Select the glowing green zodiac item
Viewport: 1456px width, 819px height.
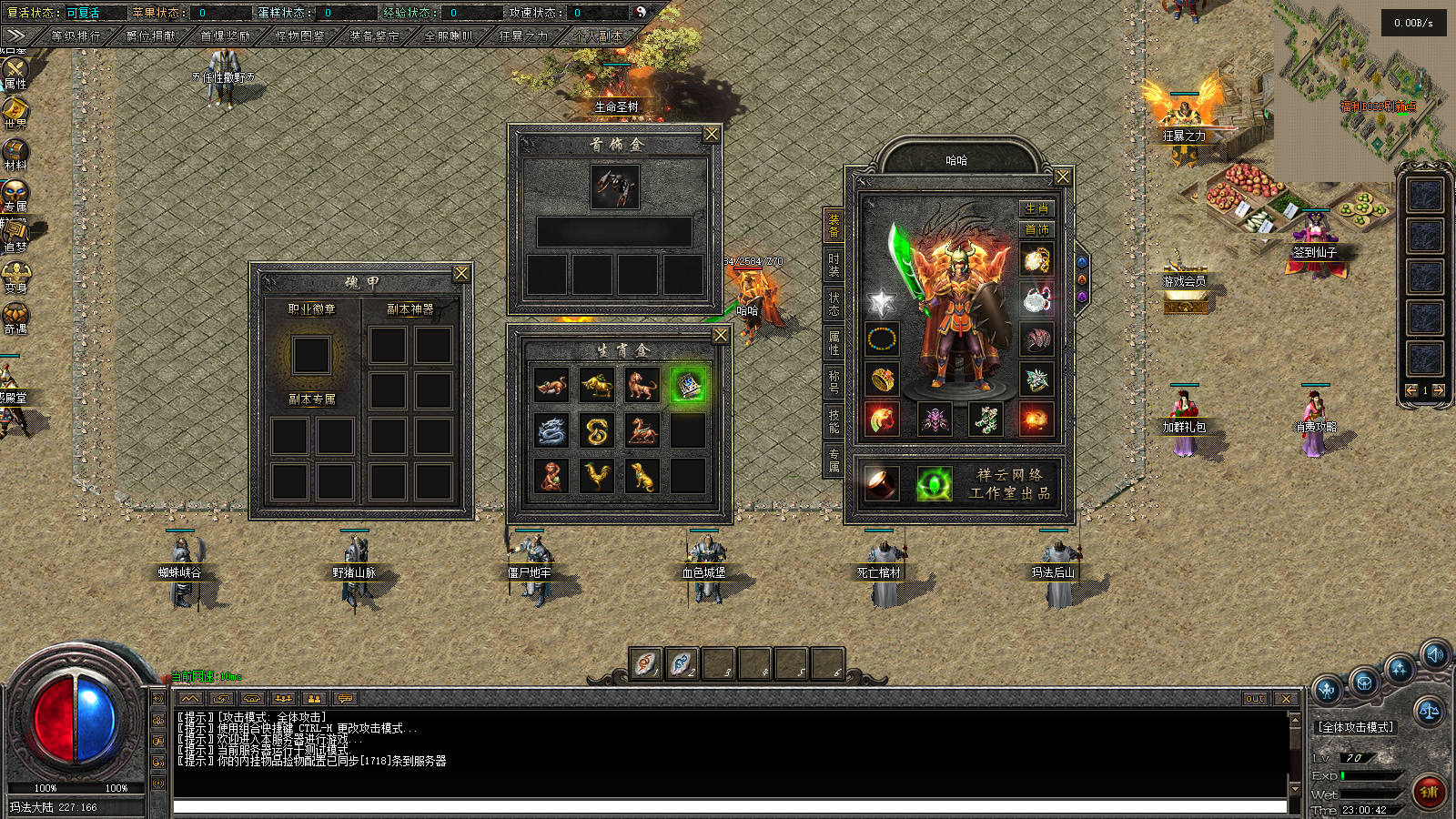[x=688, y=386]
